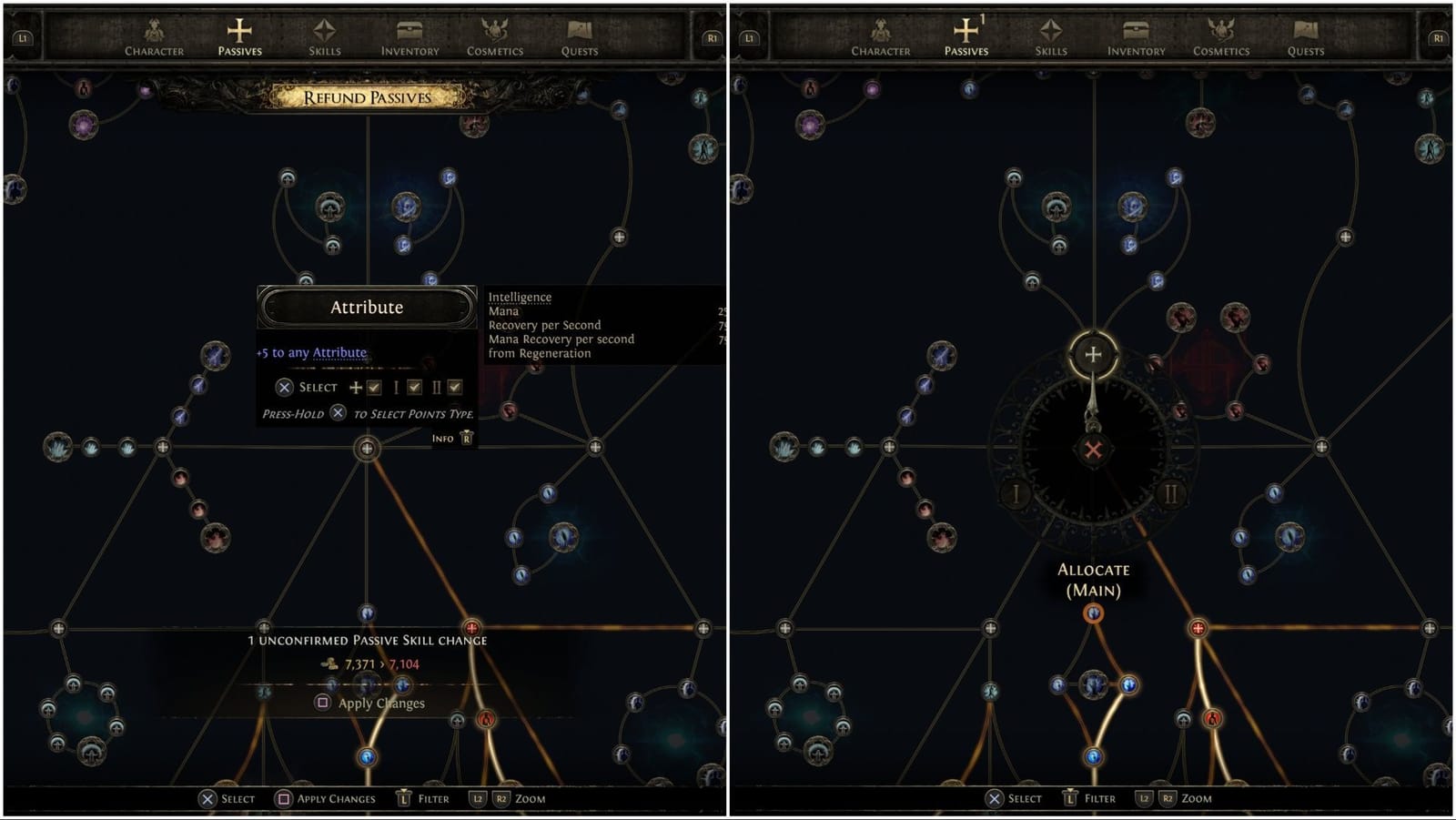Image resolution: width=1456 pixels, height=820 pixels.
Task: Click the "+5 to any Attribute" link
Action: tap(309, 352)
